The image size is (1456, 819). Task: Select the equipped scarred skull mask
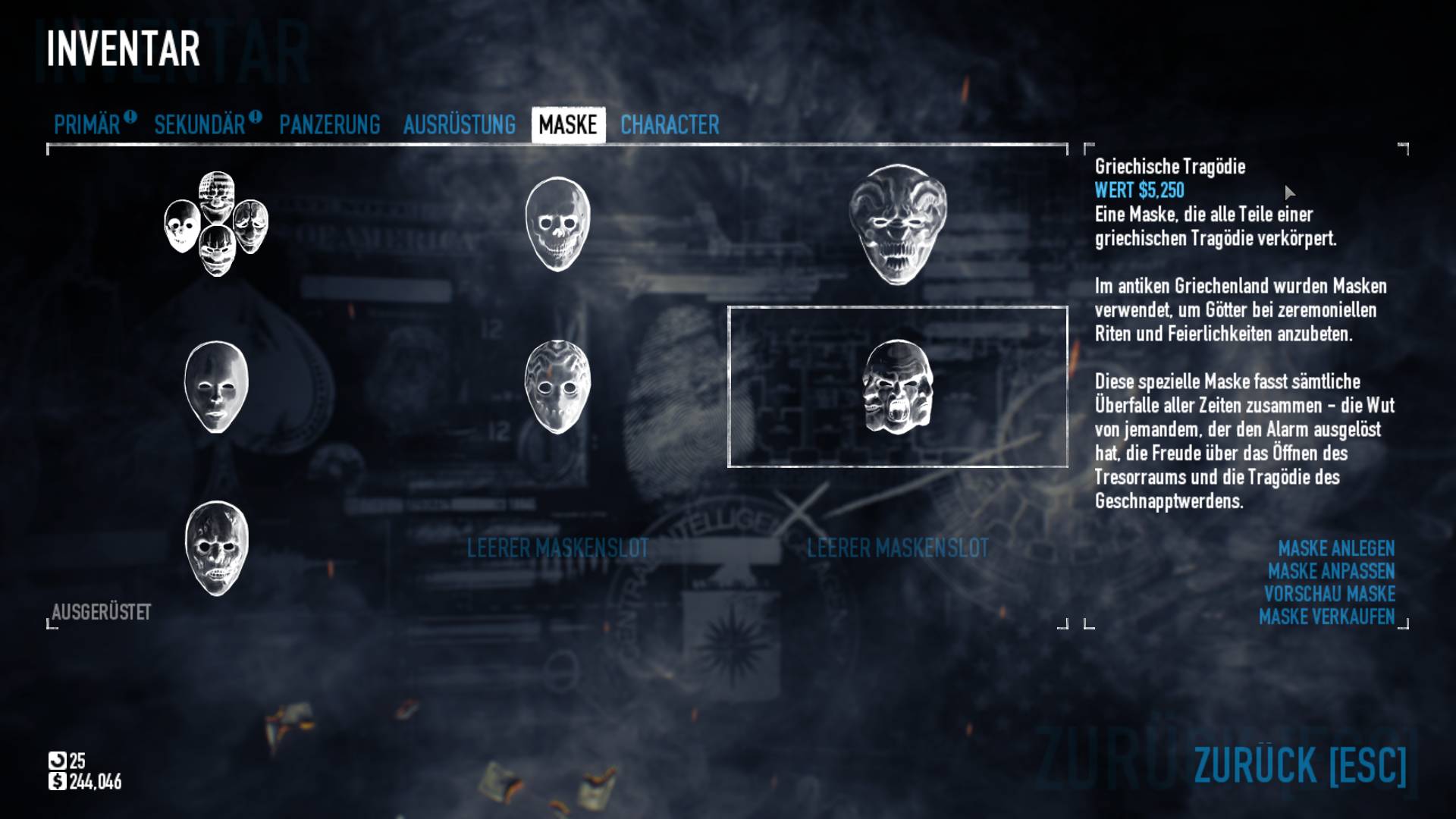[x=216, y=548]
